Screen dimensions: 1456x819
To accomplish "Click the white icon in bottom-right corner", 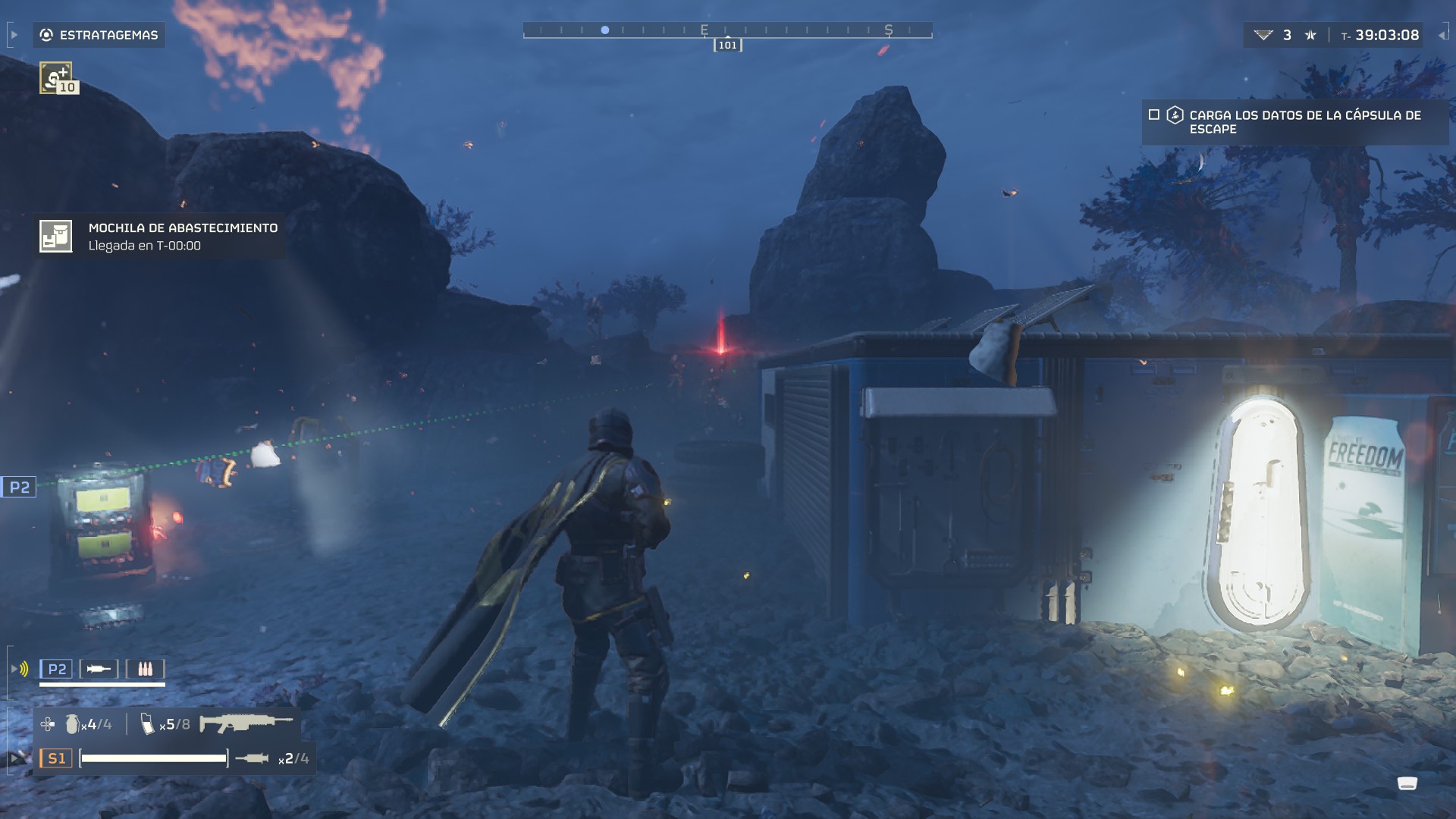I will coord(1407,783).
